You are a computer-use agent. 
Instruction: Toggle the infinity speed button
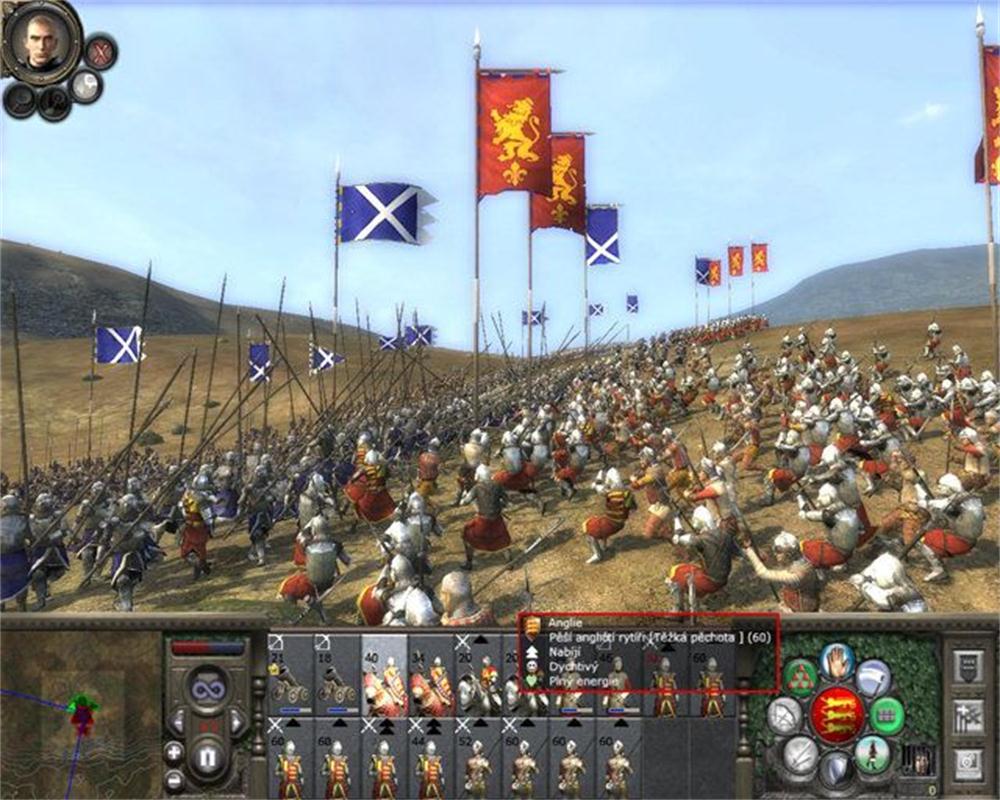[x=208, y=689]
